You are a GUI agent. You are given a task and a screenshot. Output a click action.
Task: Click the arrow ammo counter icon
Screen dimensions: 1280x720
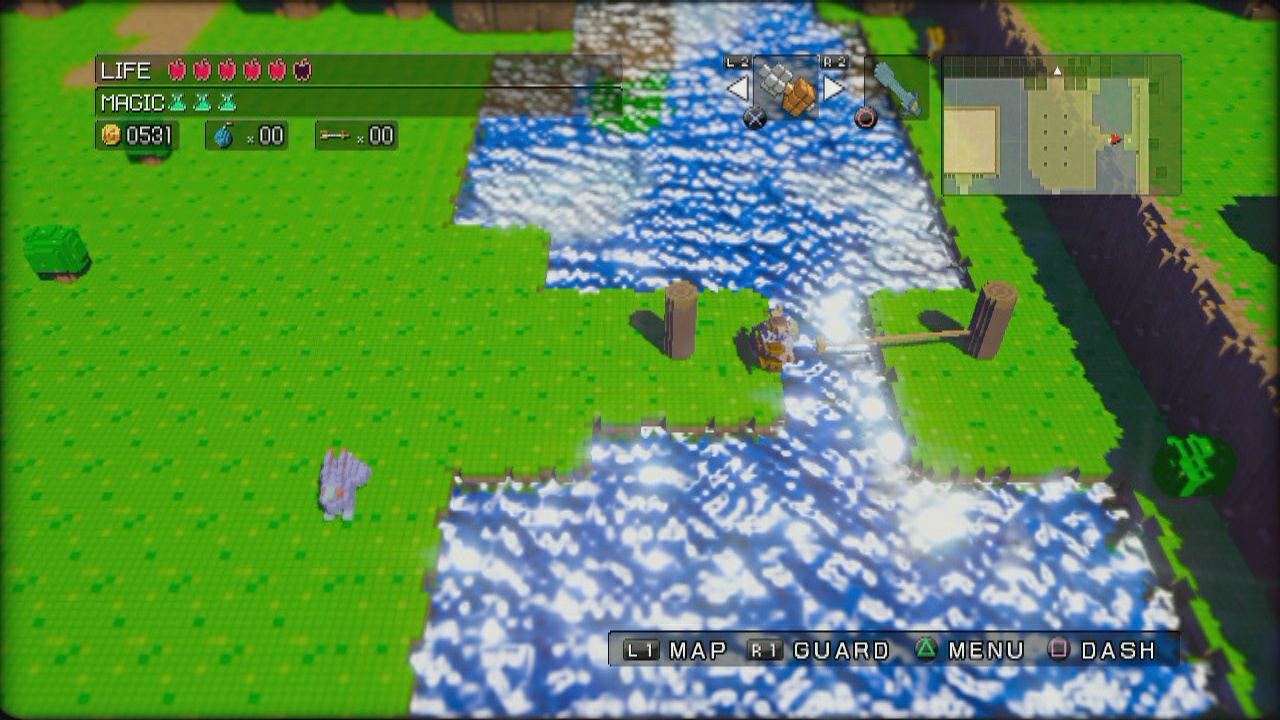coord(335,135)
